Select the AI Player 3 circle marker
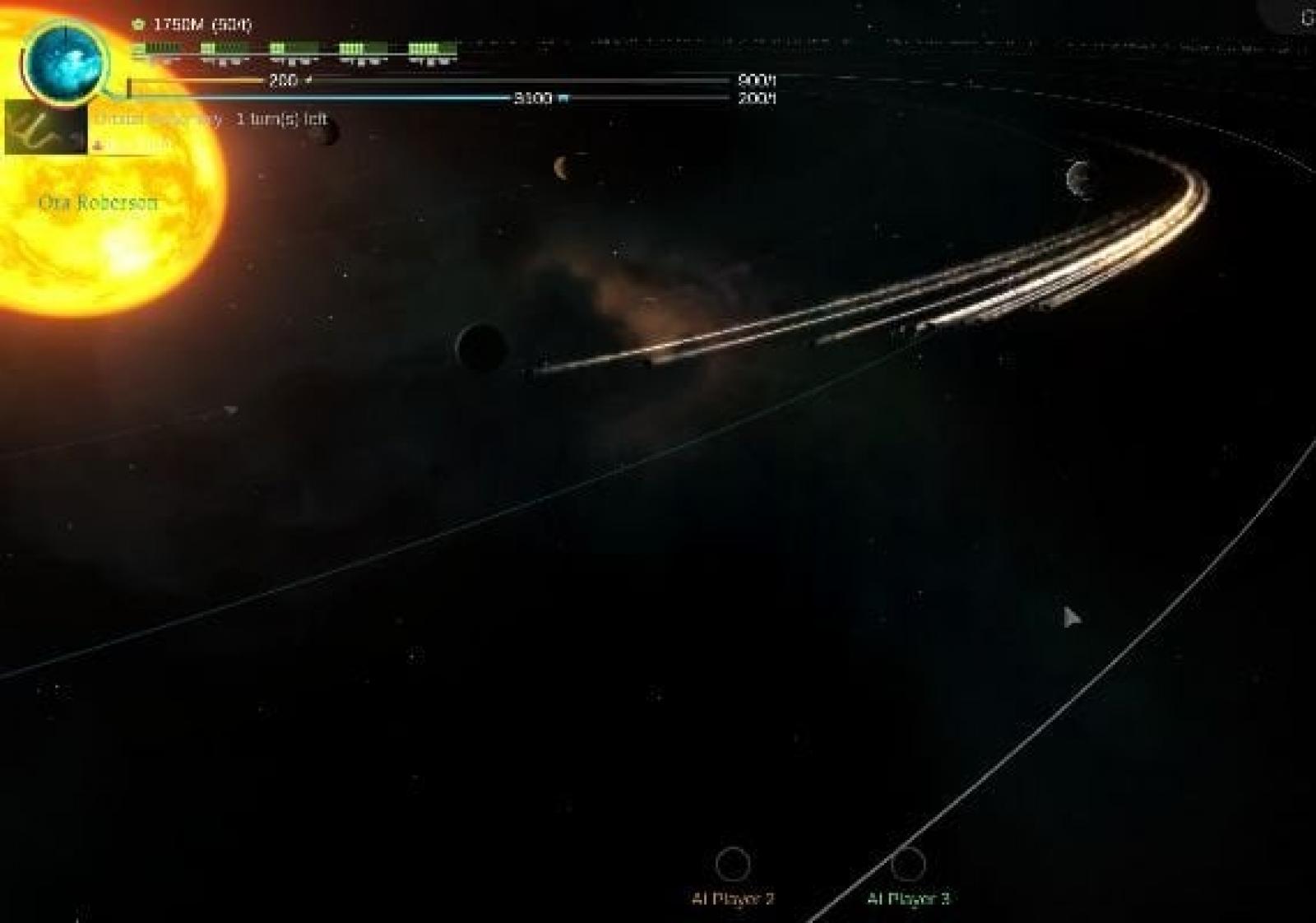The width and height of the screenshot is (1316, 923). click(x=908, y=864)
